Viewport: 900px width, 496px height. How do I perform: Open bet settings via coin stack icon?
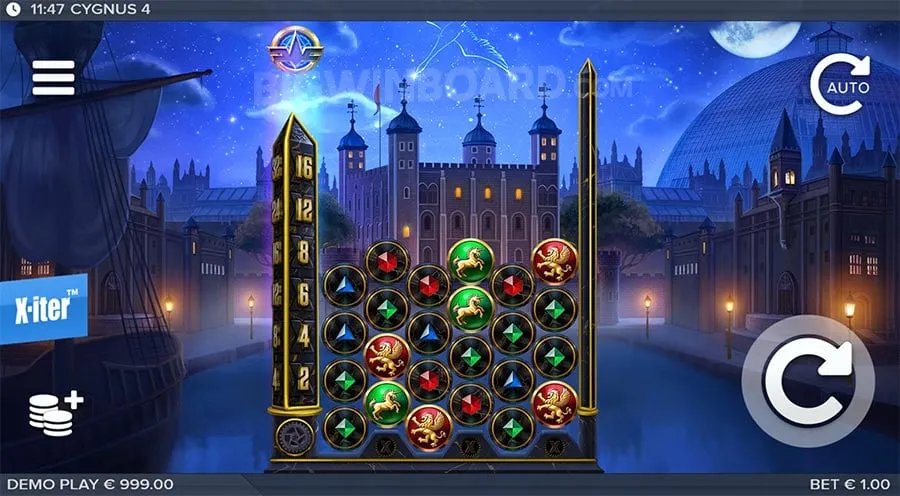pyautogui.click(x=55, y=412)
